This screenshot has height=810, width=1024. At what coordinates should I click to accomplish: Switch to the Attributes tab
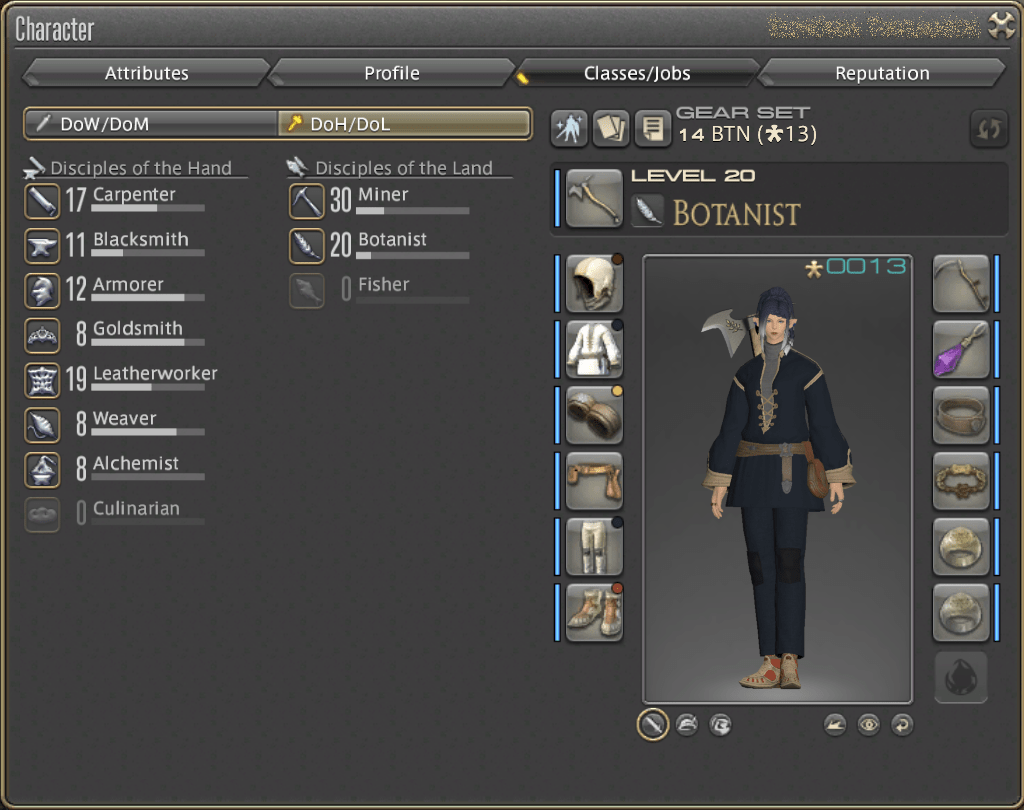click(x=146, y=73)
